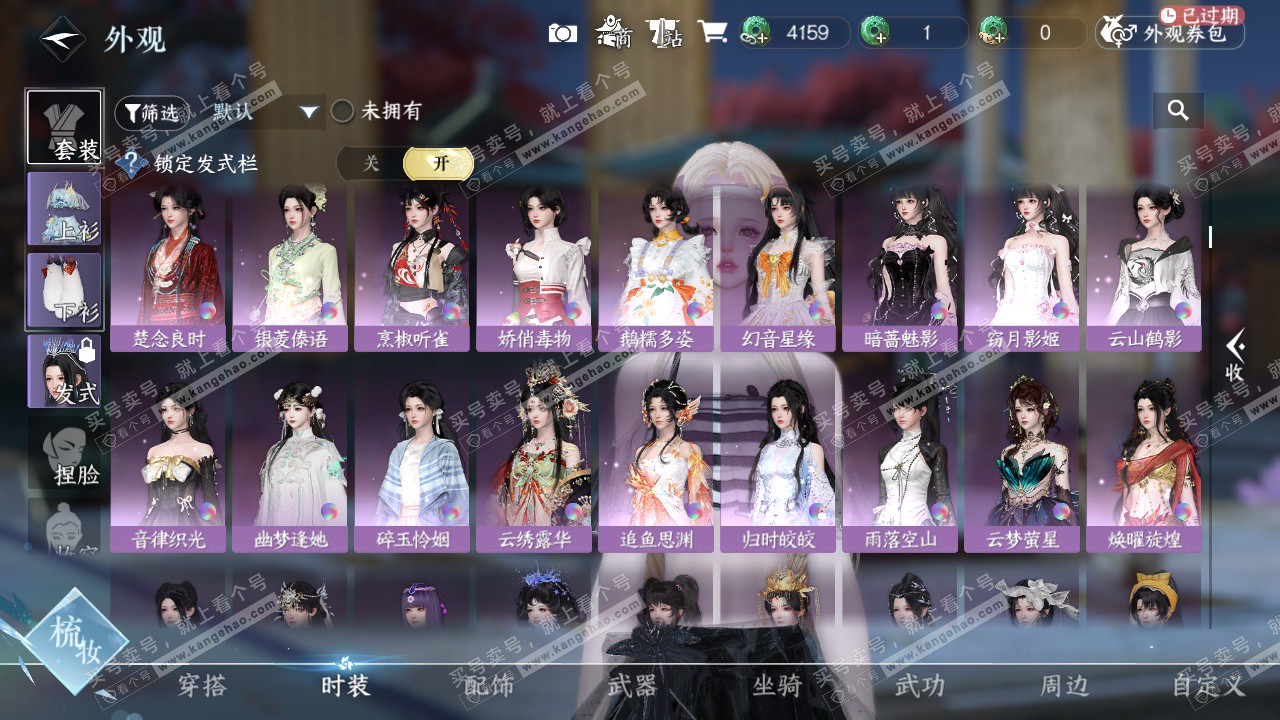Screen dimensions: 1280x720
Task: Choose the 下衫 lower garment category
Action: (x=64, y=289)
